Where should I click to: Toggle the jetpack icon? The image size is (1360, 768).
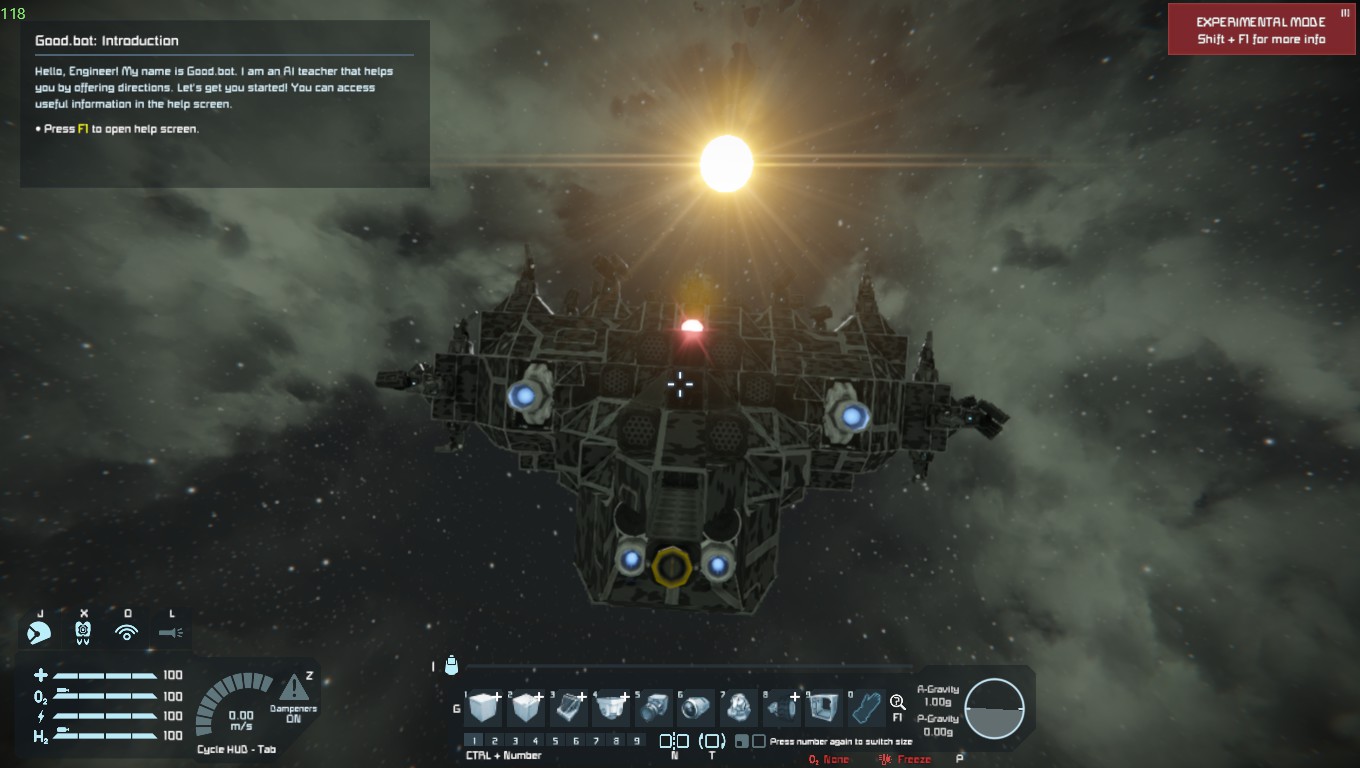point(84,632)
